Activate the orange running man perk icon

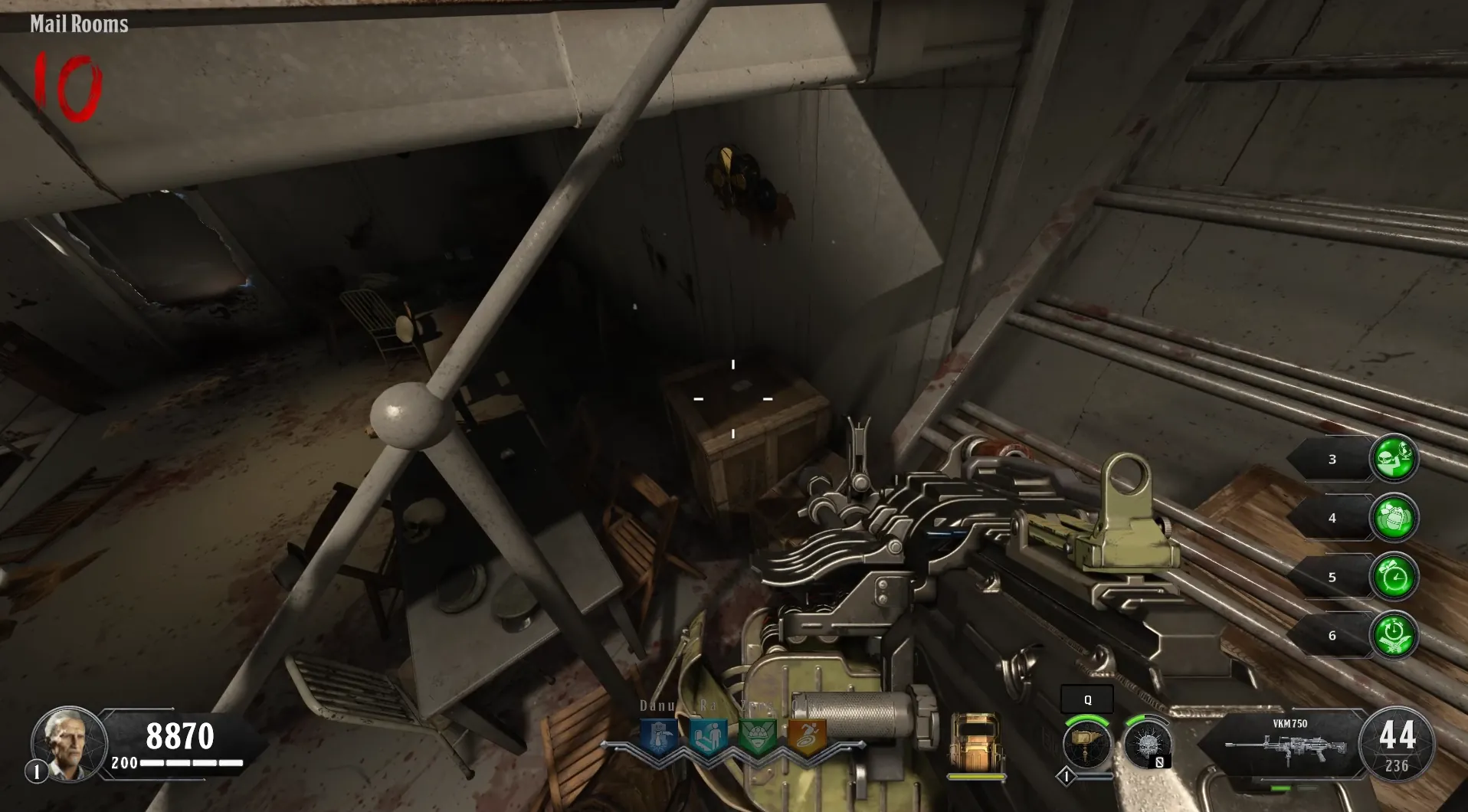click(x=808, y=737)
